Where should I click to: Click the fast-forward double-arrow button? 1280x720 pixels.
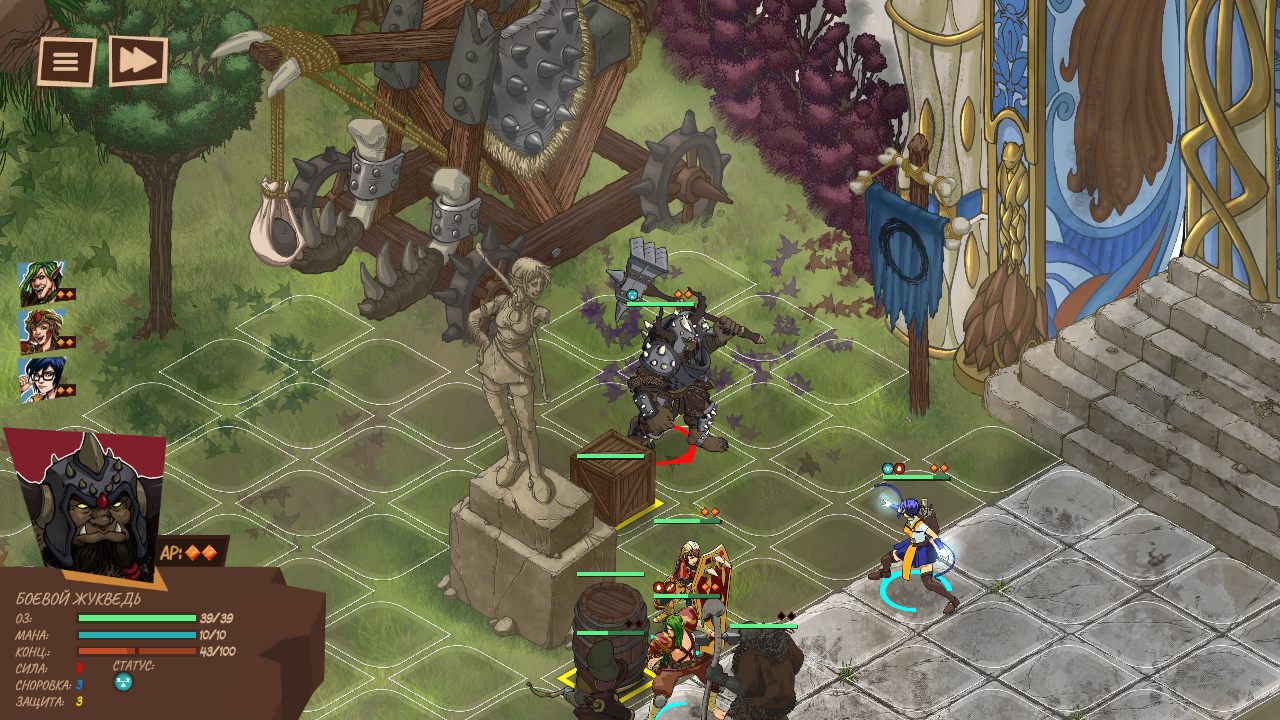tap(138, 61)
